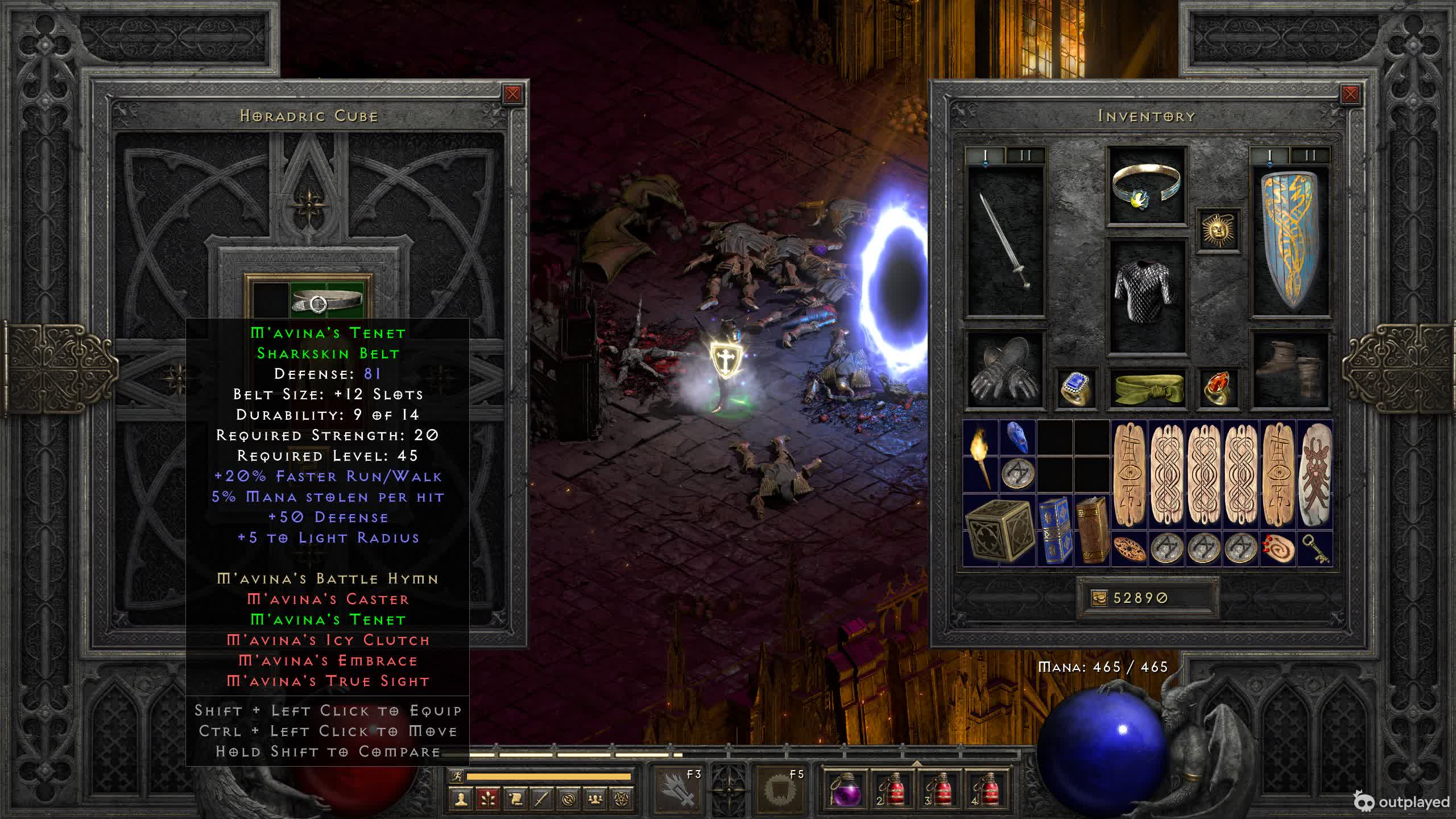The height and width of the screenshot is (819, 1456).
Task: Select the equipped circlet helm slot
Action: click(x=1146, y=185)
